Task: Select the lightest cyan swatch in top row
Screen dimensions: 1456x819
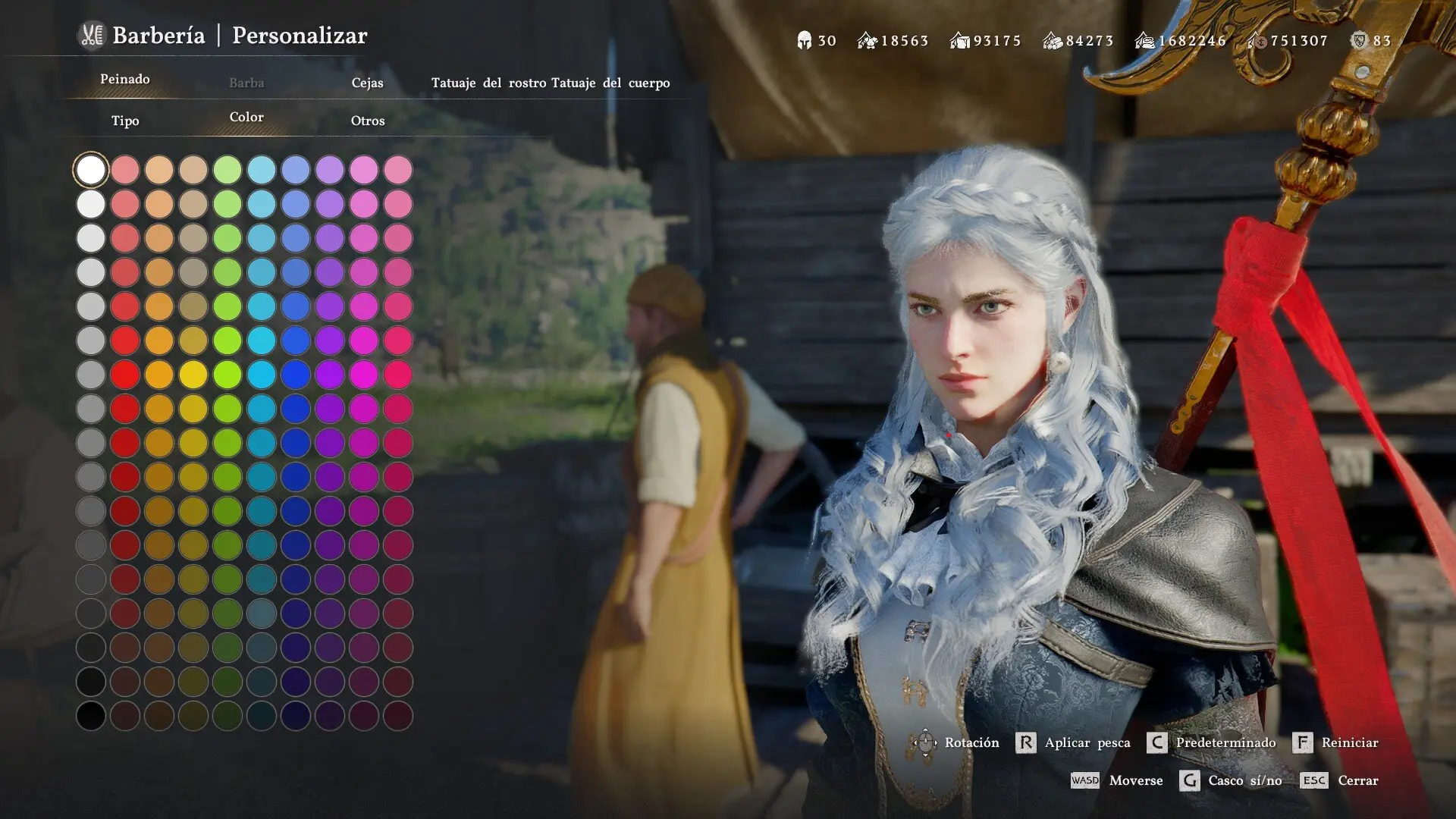Action: point(262,170)
